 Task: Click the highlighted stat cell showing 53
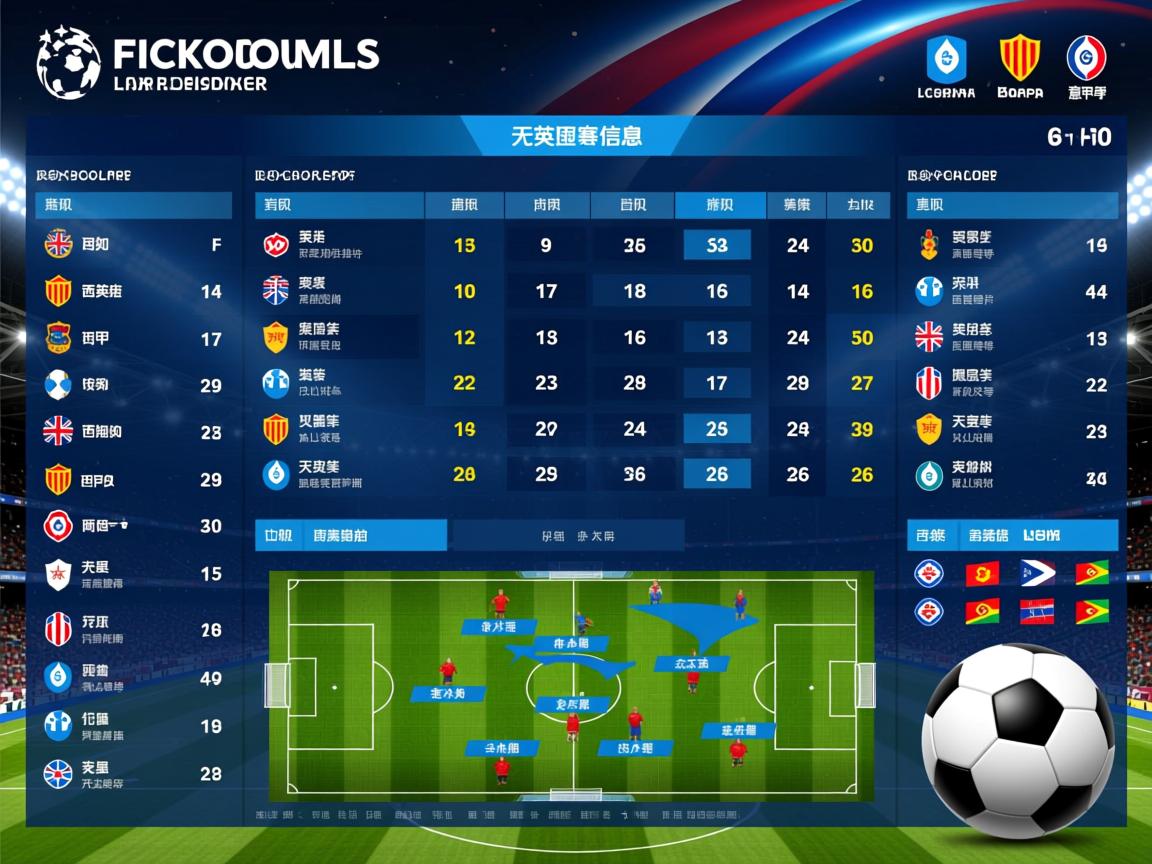(x=716, y=245)
